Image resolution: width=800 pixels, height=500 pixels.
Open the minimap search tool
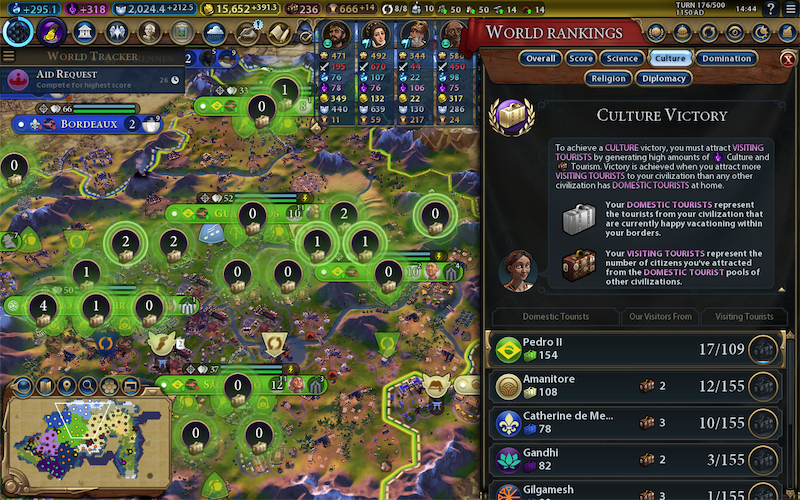pos(88,386)
